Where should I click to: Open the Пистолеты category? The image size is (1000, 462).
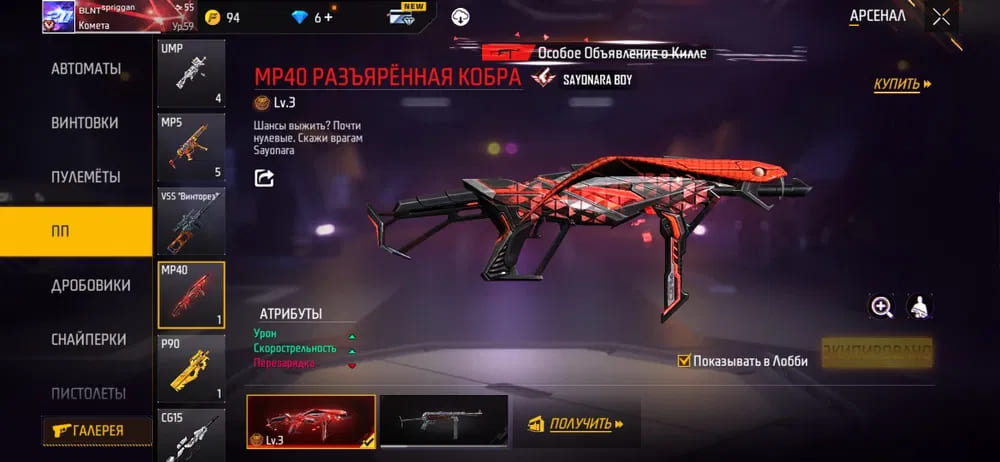tap(88, 393)
